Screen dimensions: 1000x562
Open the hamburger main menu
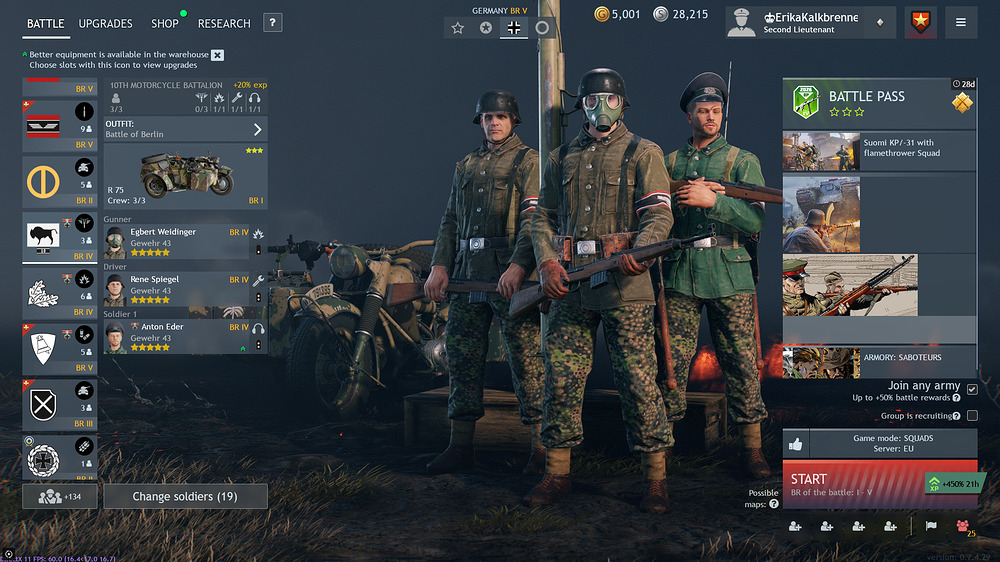pos(961,22)
